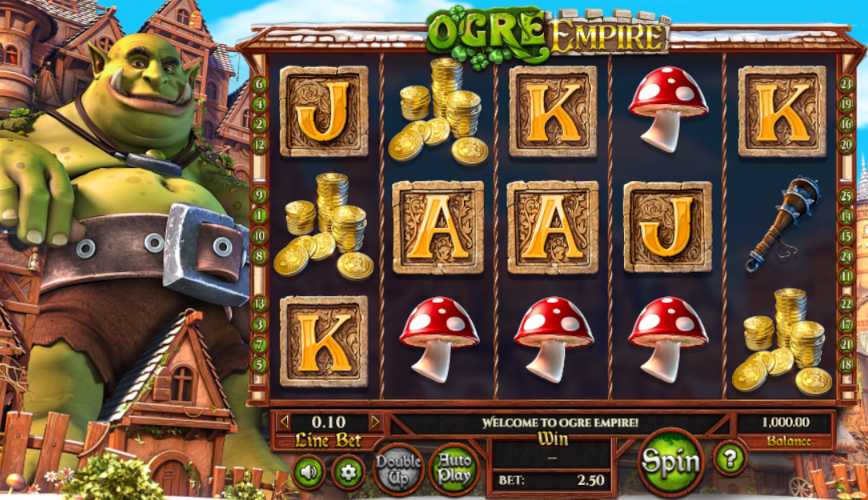Decrease the Line Bet with left arrow
868x500 pixels.
click(284, 422)
